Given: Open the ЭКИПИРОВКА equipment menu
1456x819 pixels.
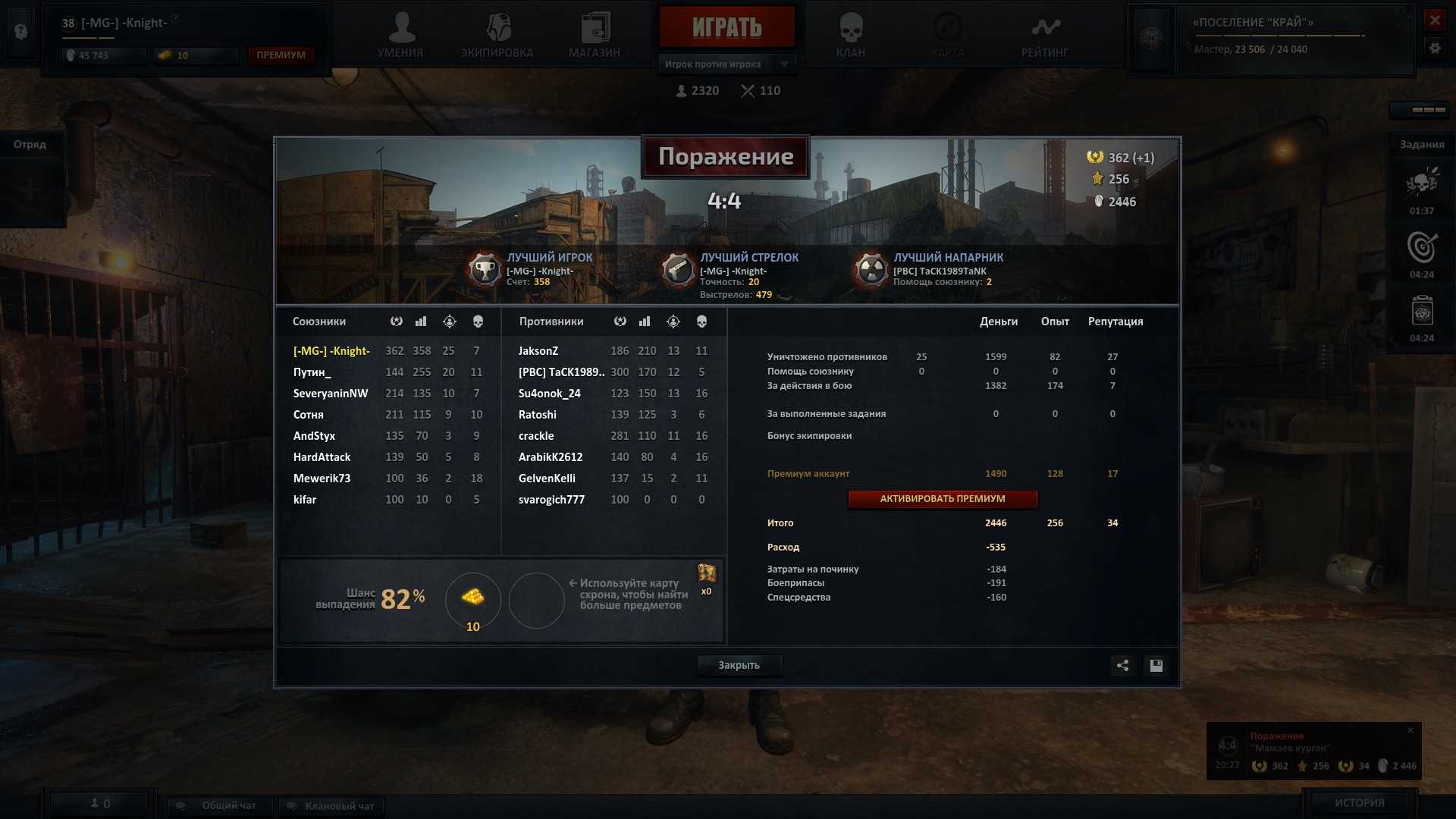Looking at the screenshot, I should [x=497, y=36].
